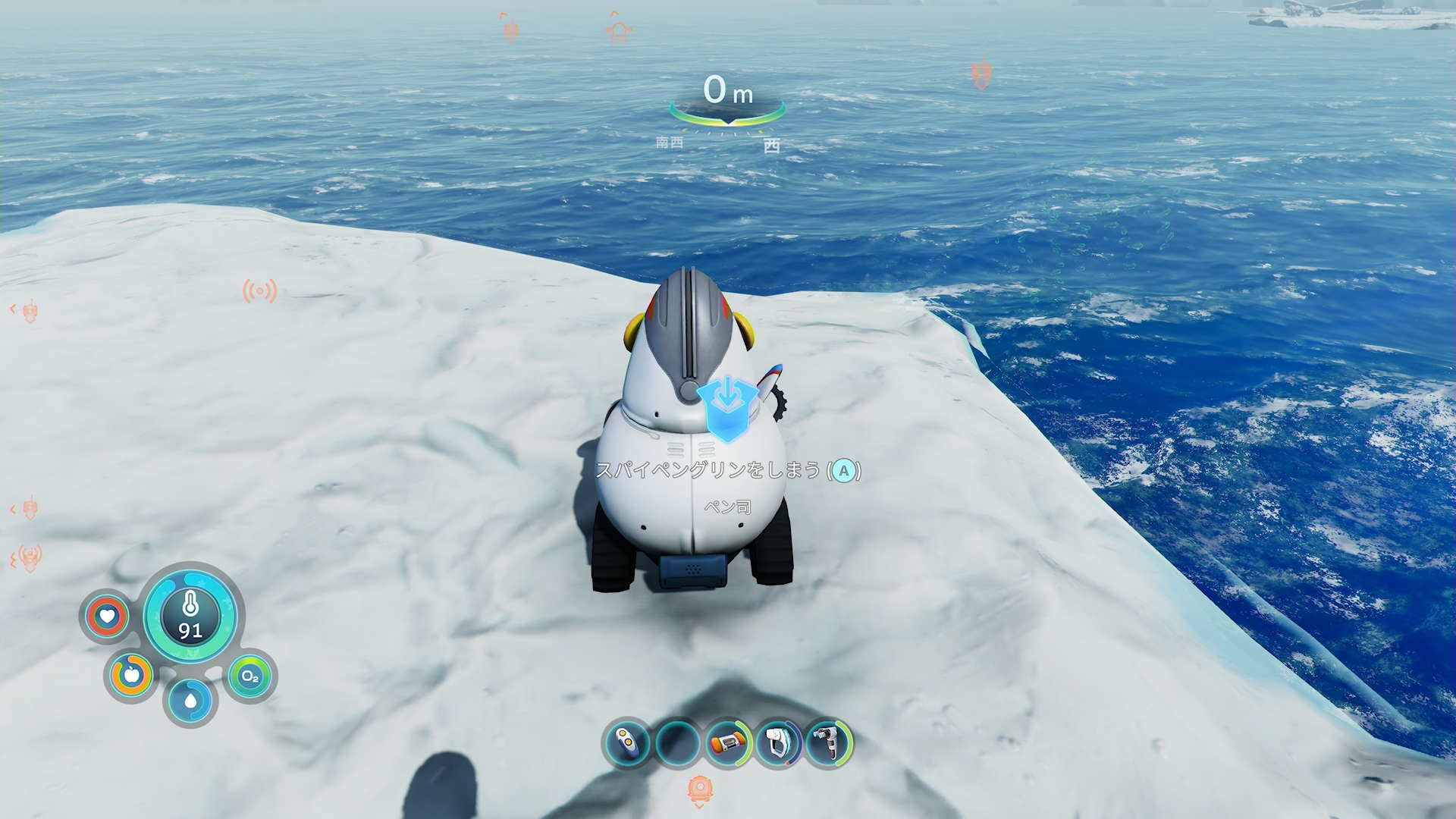The width and height of the screenshot is (1456, 819).
Task: Click the orange beacon marker below the hotbar
Action: [x=700, y=790]
